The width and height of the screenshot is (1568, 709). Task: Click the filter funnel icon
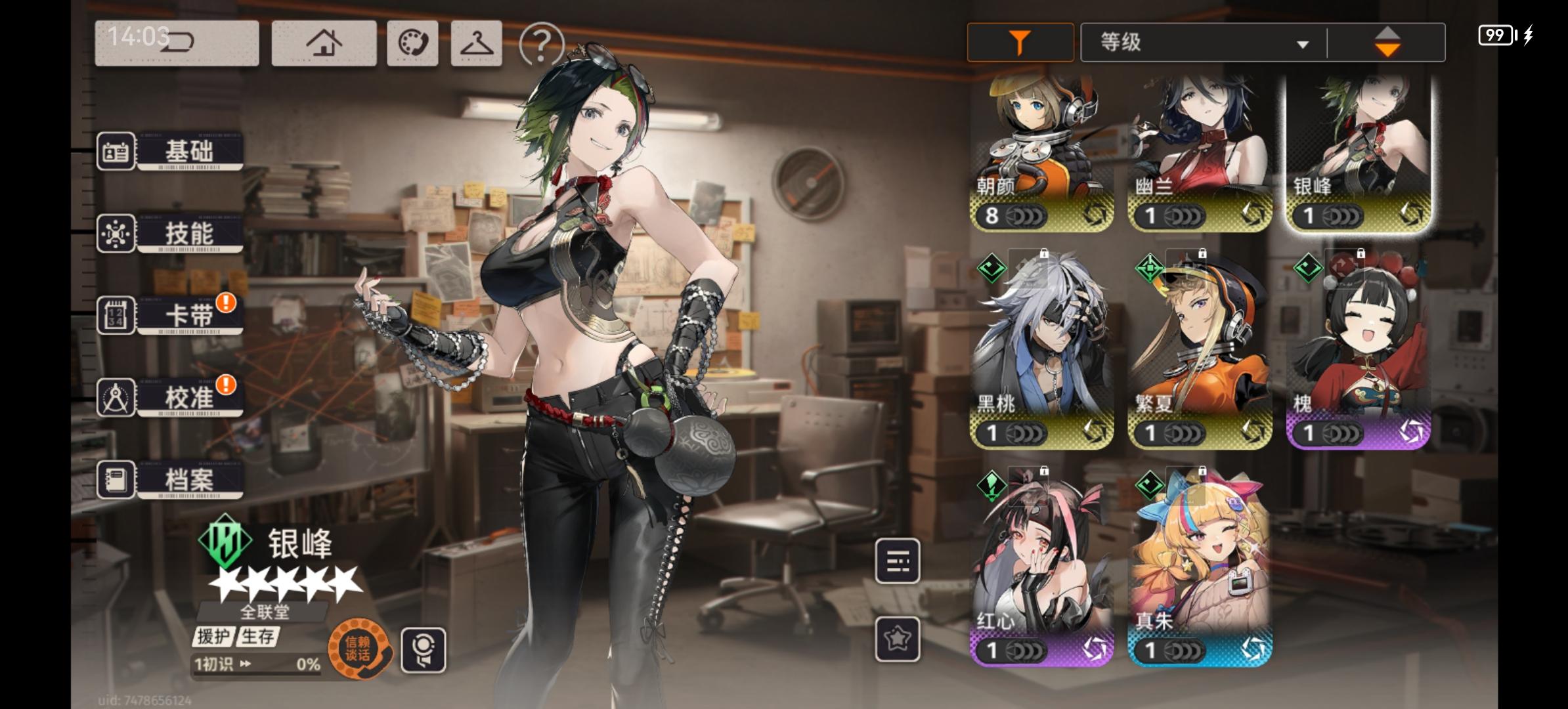pyautogui.click(x=1019, y=41)
